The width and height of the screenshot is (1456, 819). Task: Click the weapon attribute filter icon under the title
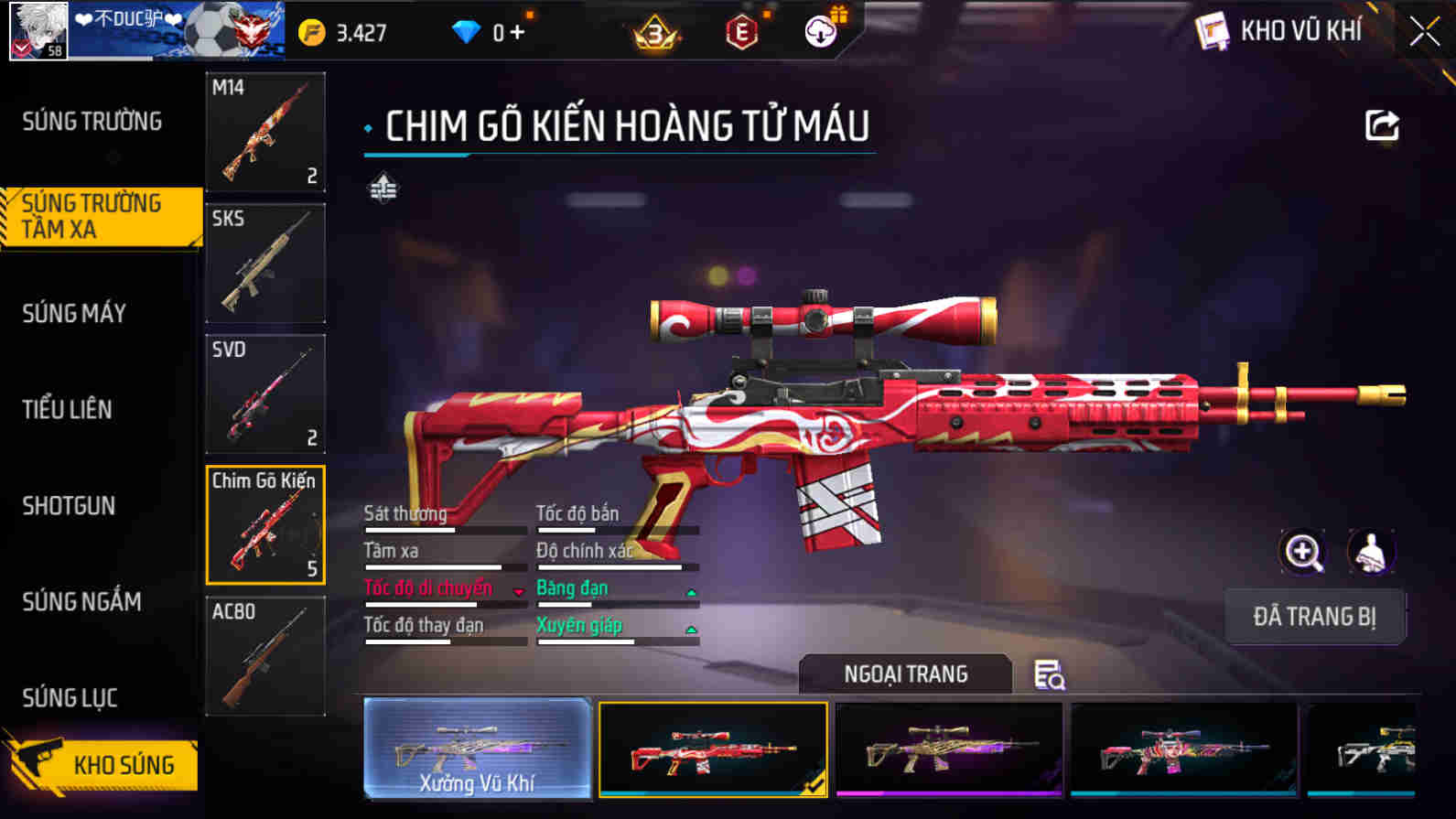[x=384, y=189]
